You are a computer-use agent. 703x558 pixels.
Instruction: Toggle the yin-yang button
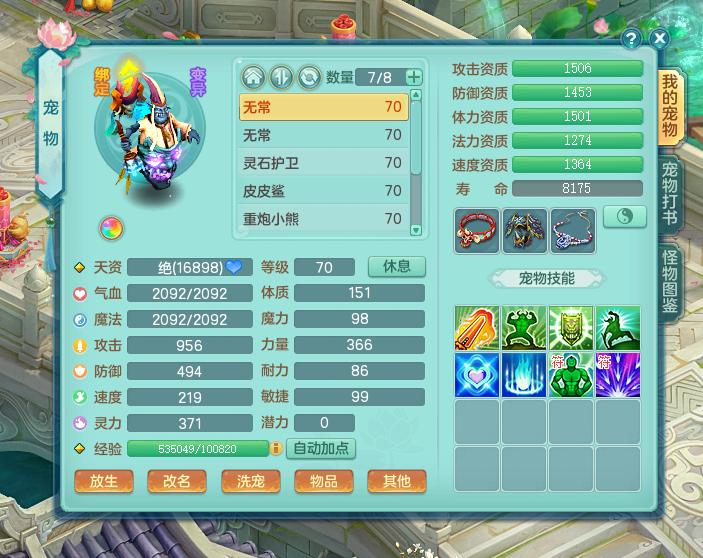coord(624,216)
